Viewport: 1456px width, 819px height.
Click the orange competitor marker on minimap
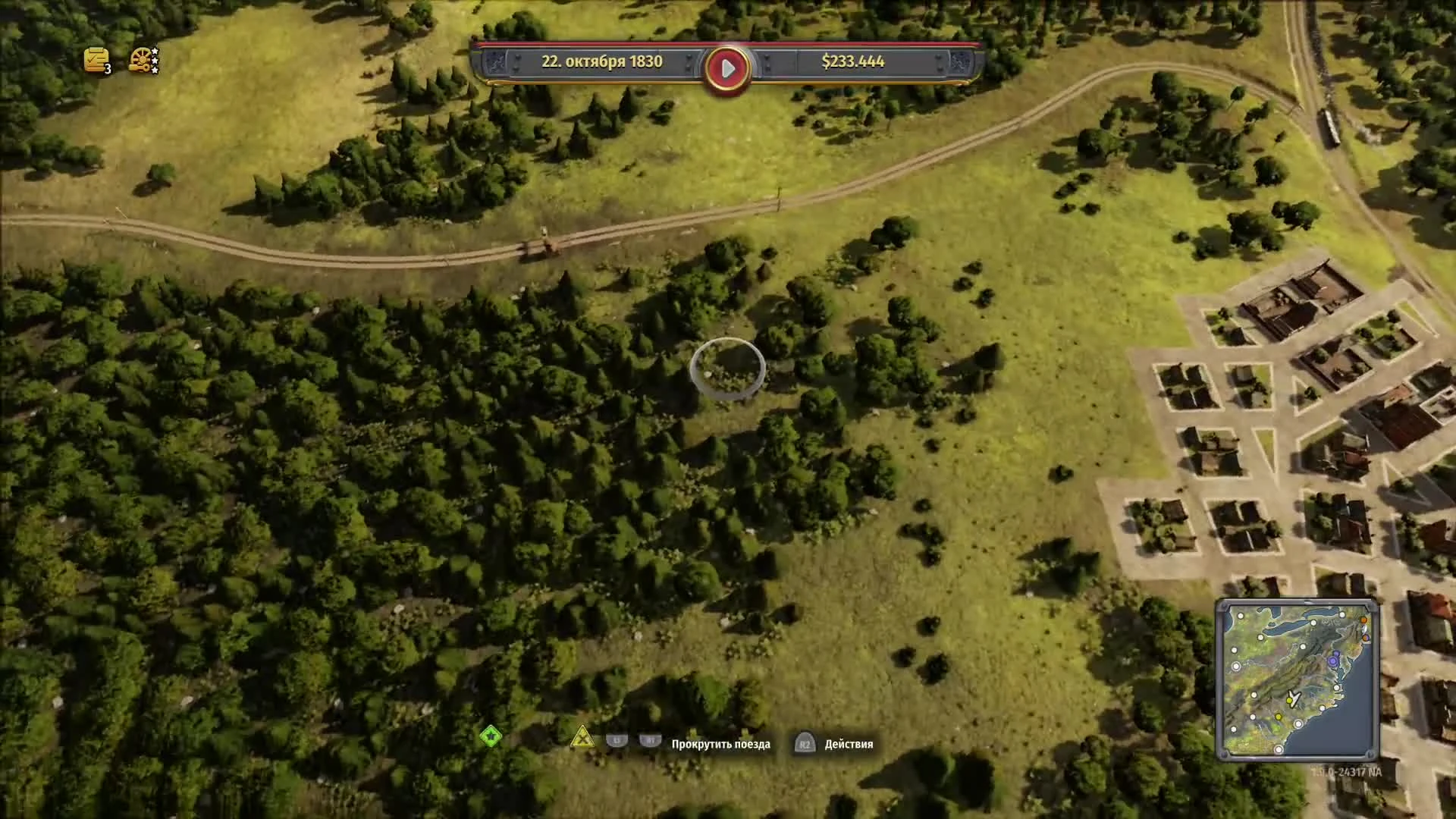click(x=1362, y=620)
